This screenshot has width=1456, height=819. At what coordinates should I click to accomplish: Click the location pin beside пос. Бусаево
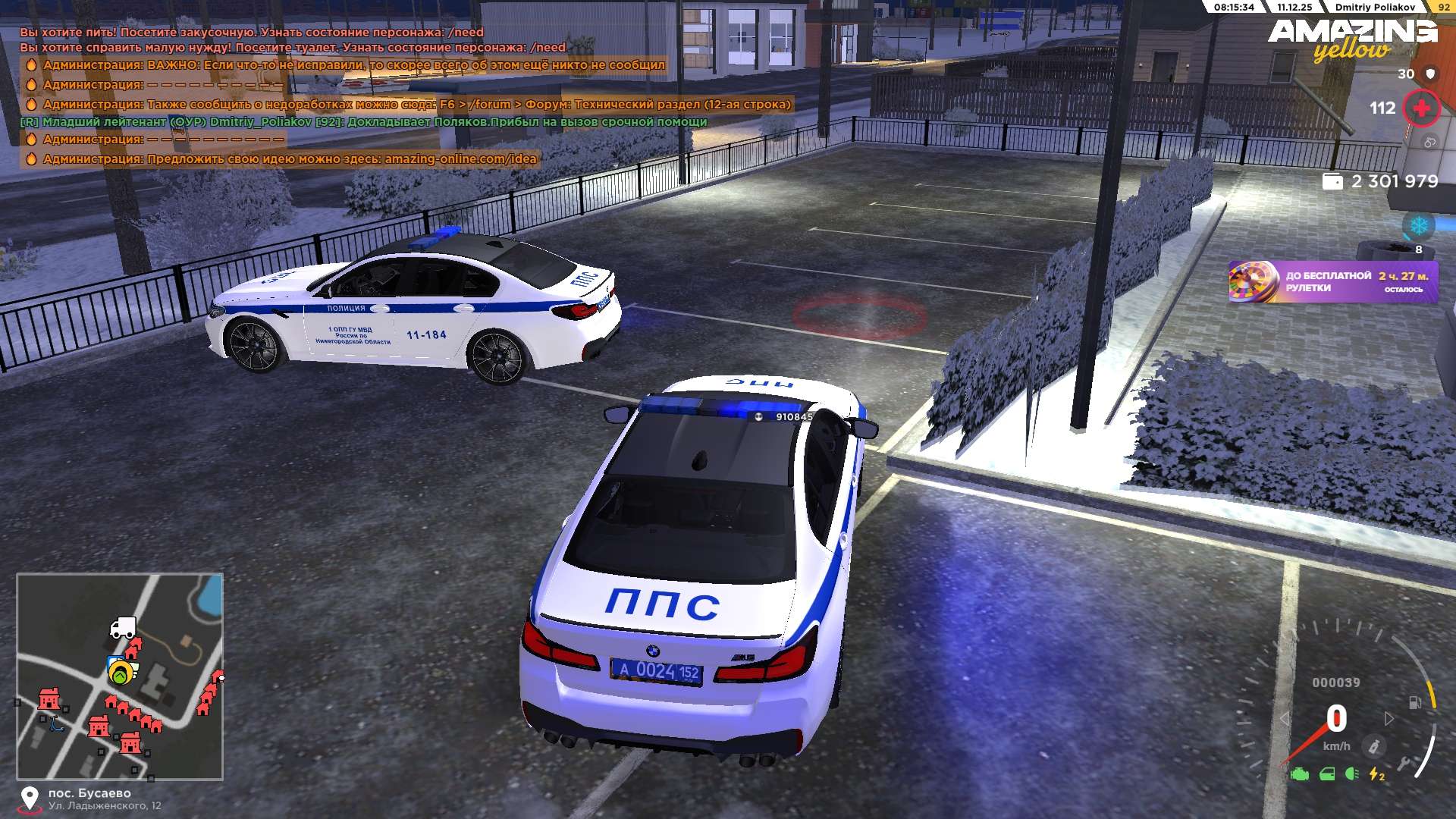pyautogui.click(x=30, y=799)
